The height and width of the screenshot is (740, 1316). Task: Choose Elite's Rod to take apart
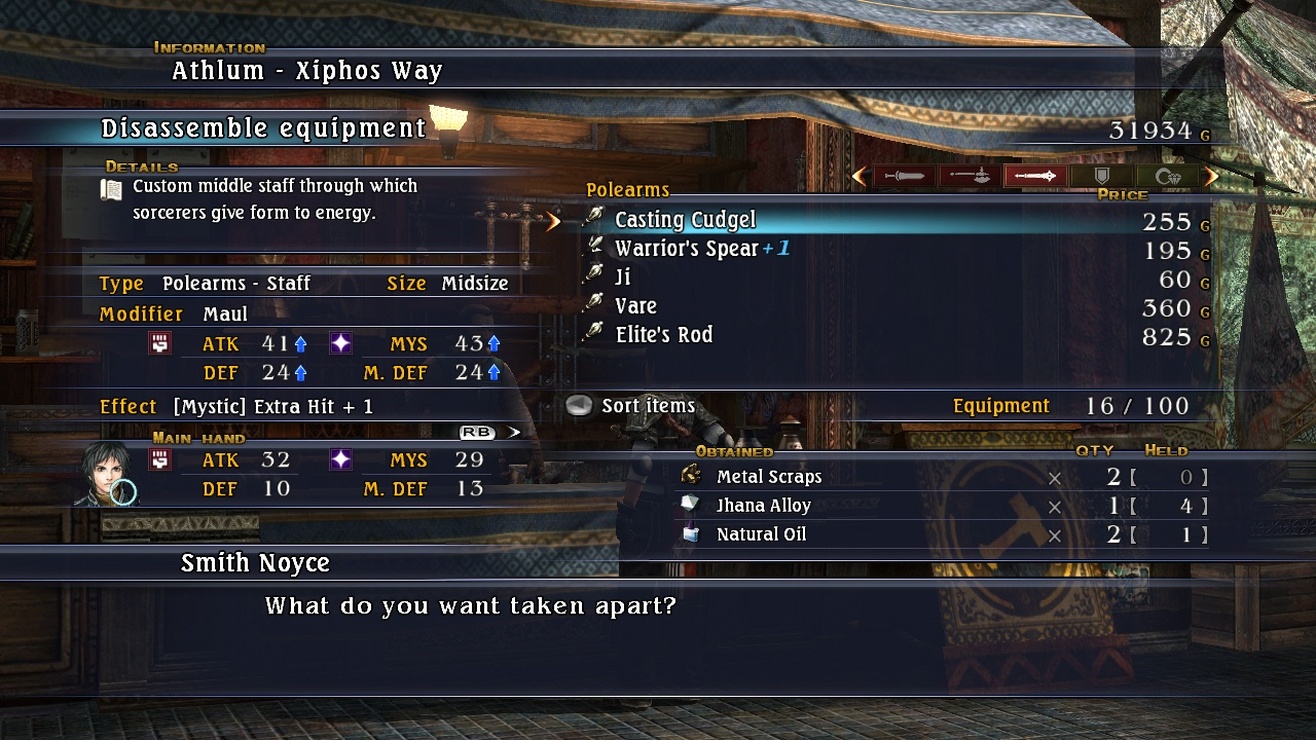click(x=664, y=336)
